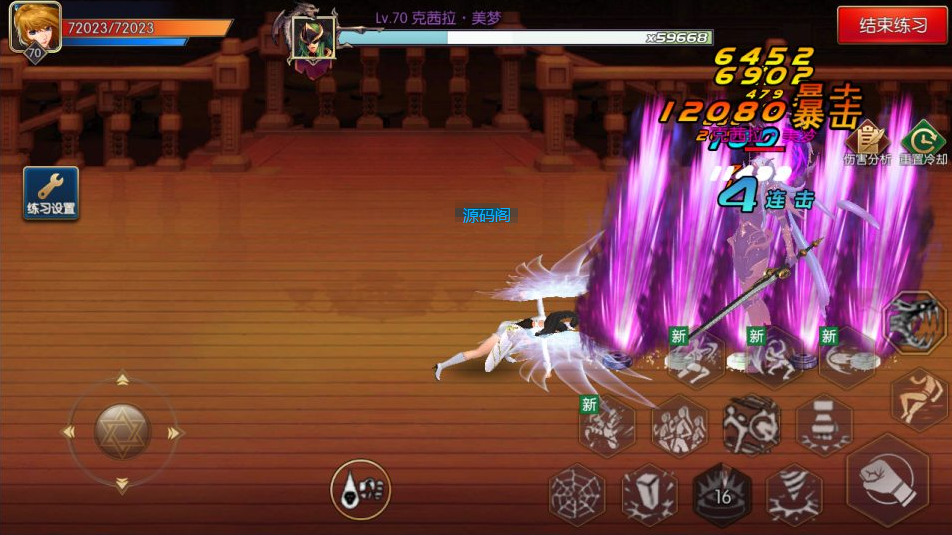The height and width of the screenshot is (535, 952).
Task: End practice with the red 结束练习 button
Action: point(892,26)
